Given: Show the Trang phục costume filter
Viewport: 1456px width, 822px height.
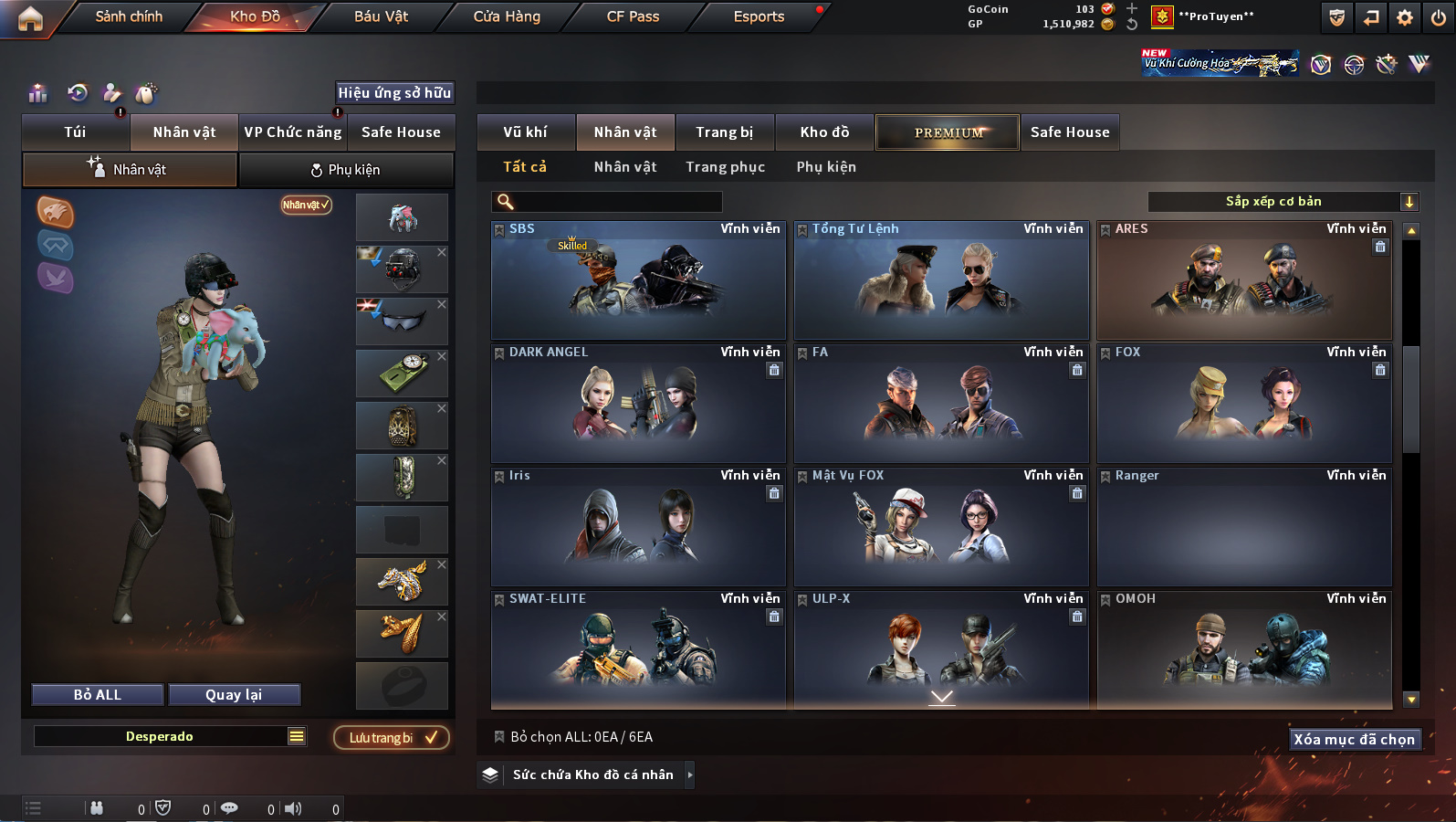Looking at the screenshot, I should point(726,167).
